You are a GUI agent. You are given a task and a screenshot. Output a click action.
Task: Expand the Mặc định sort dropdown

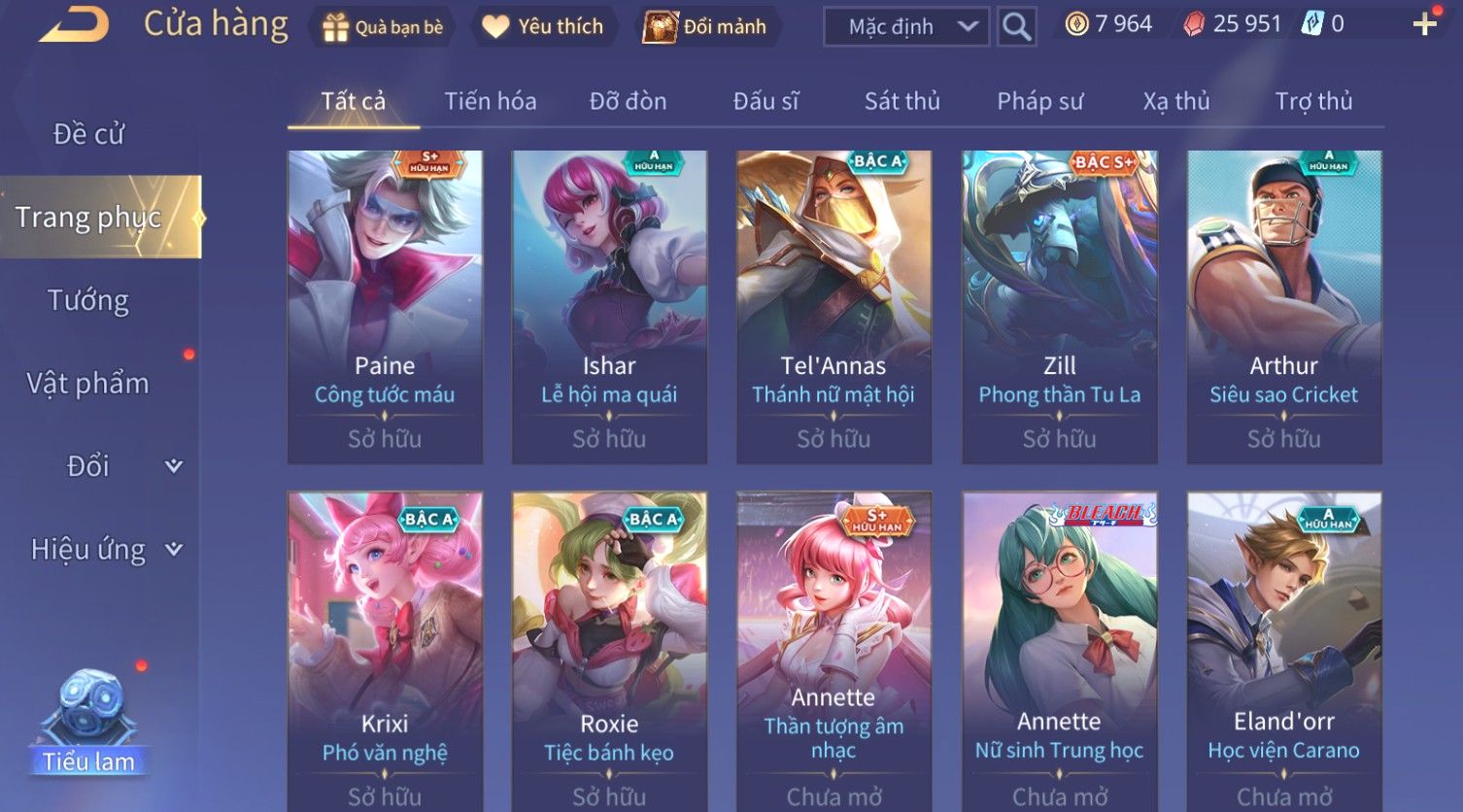click(905, 27)
